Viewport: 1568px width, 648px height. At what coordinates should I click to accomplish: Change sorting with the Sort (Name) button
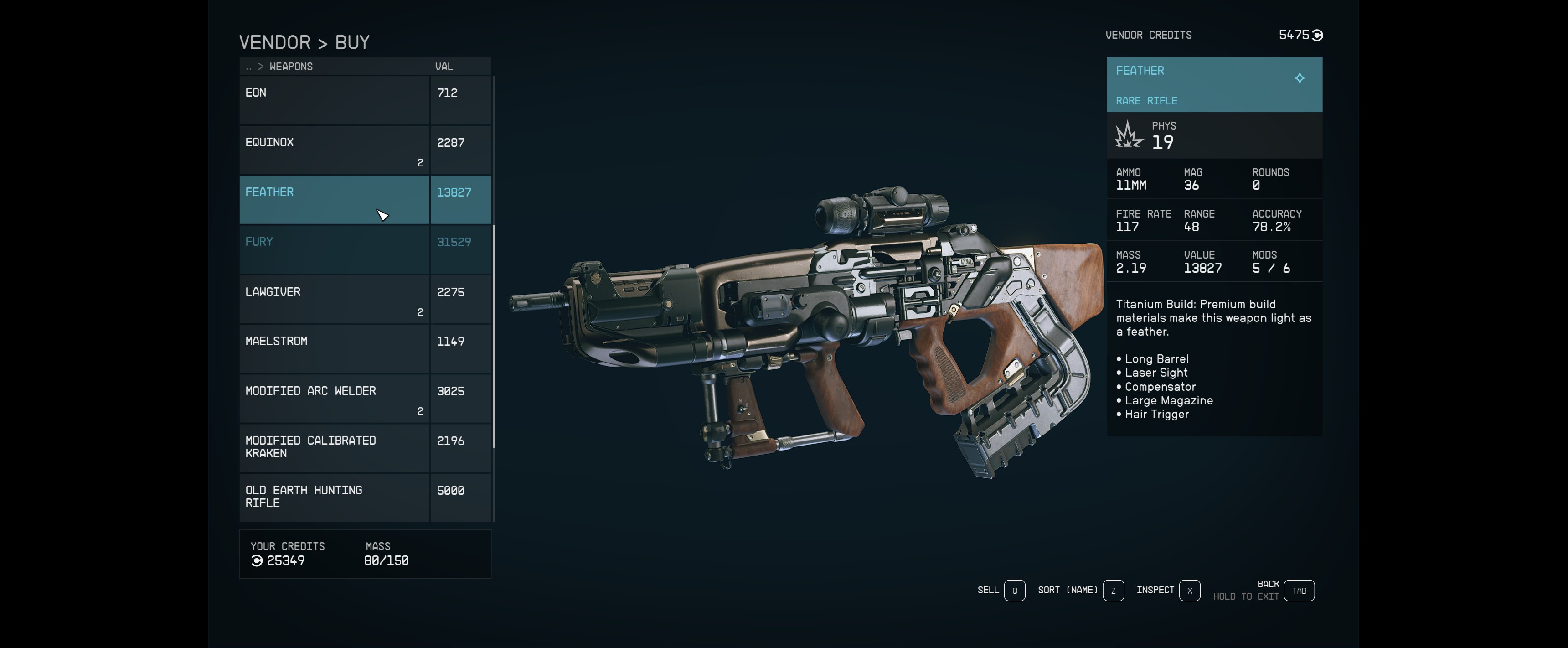(x=1113, y=590)
